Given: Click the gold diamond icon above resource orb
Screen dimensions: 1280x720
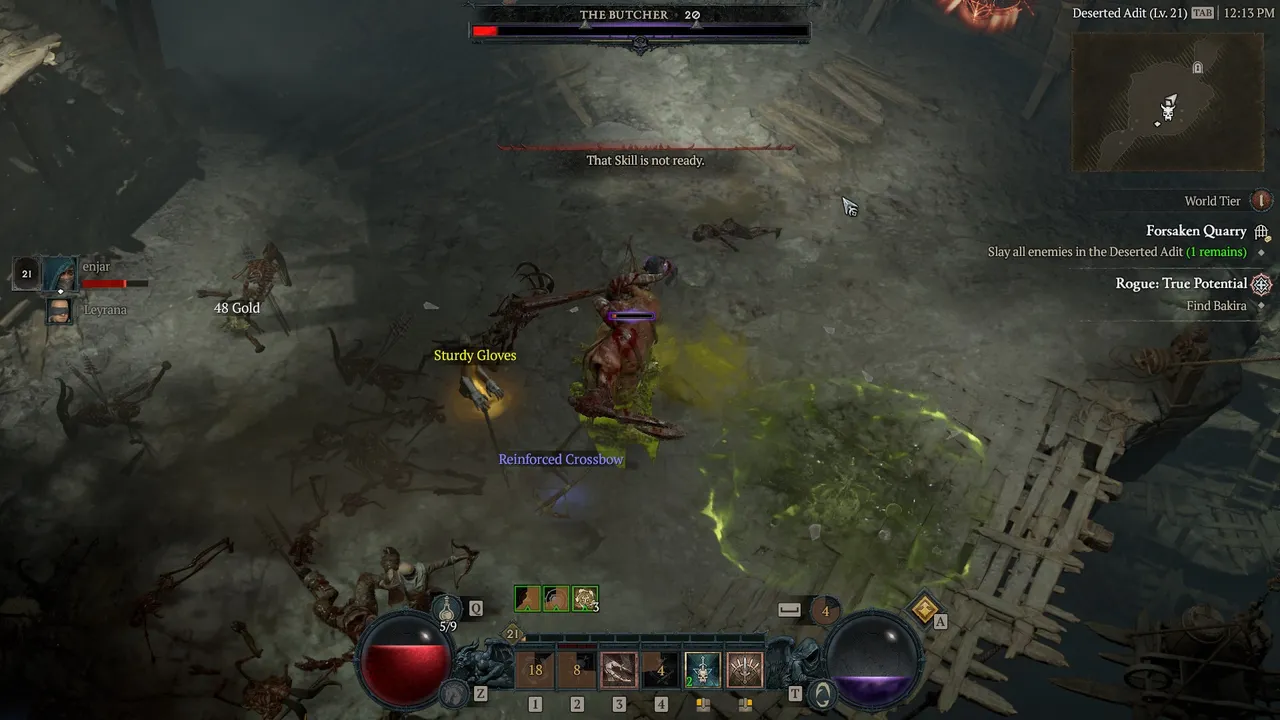Looking at the screenshot, I should [925, 608].
